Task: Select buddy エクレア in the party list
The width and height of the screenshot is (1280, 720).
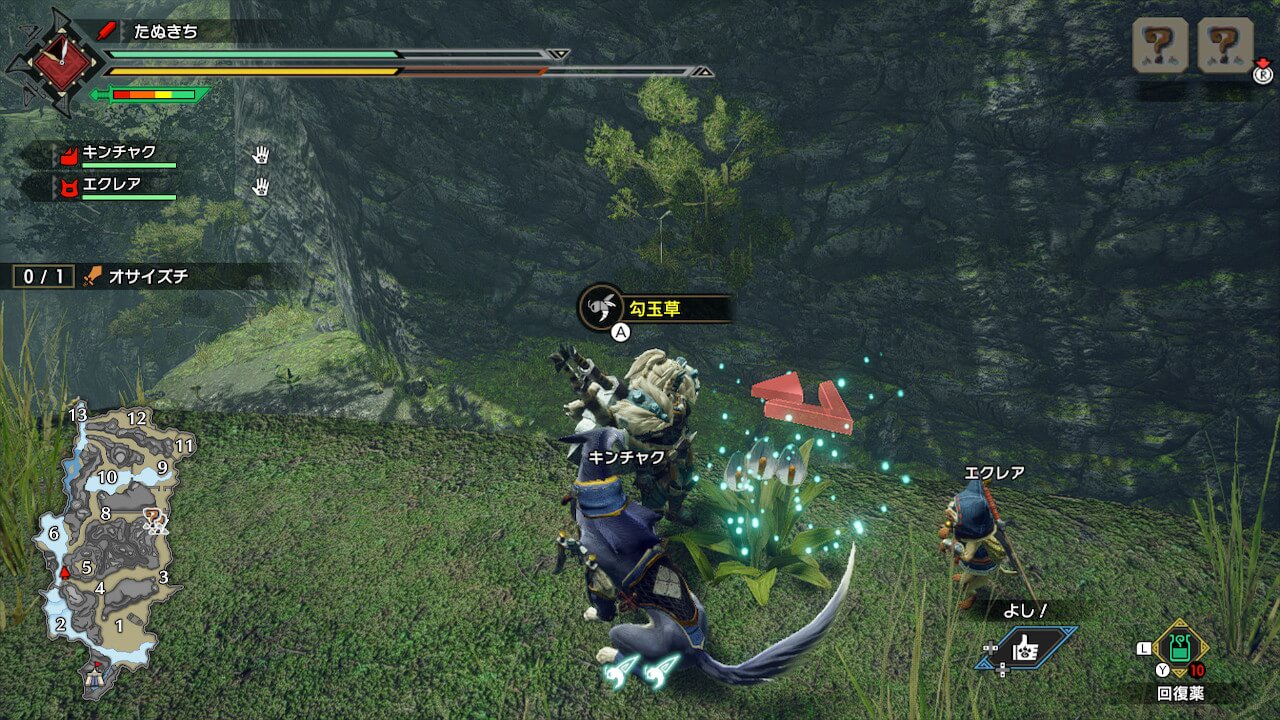Action: click(x=110, y=185)
